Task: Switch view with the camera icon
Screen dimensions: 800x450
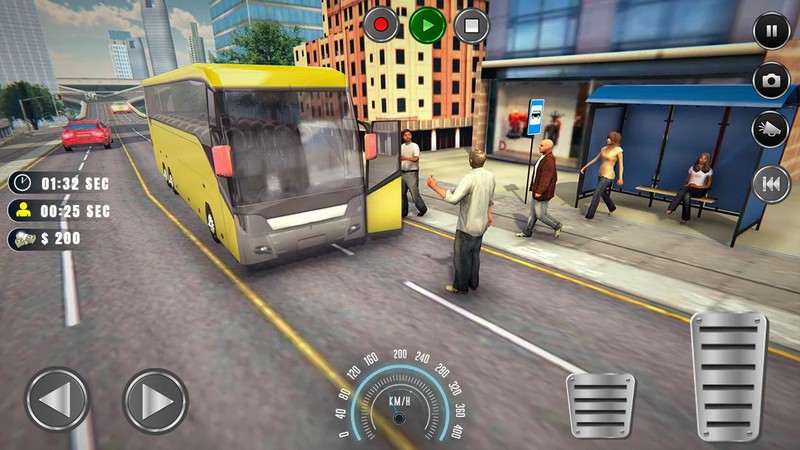Action: point(771,81)
